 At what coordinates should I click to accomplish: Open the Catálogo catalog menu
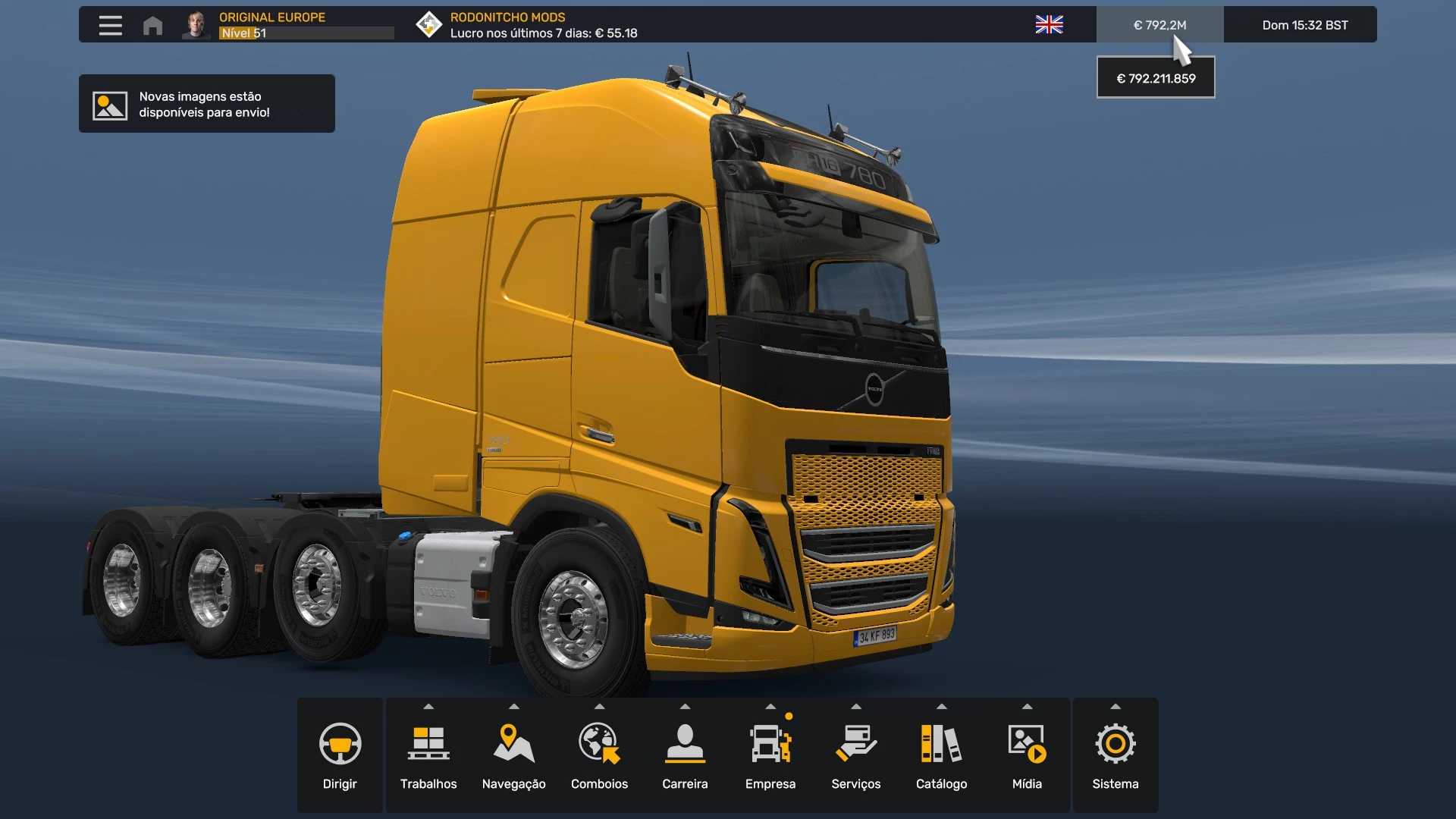pyautogui.click(x=941, y=755)
